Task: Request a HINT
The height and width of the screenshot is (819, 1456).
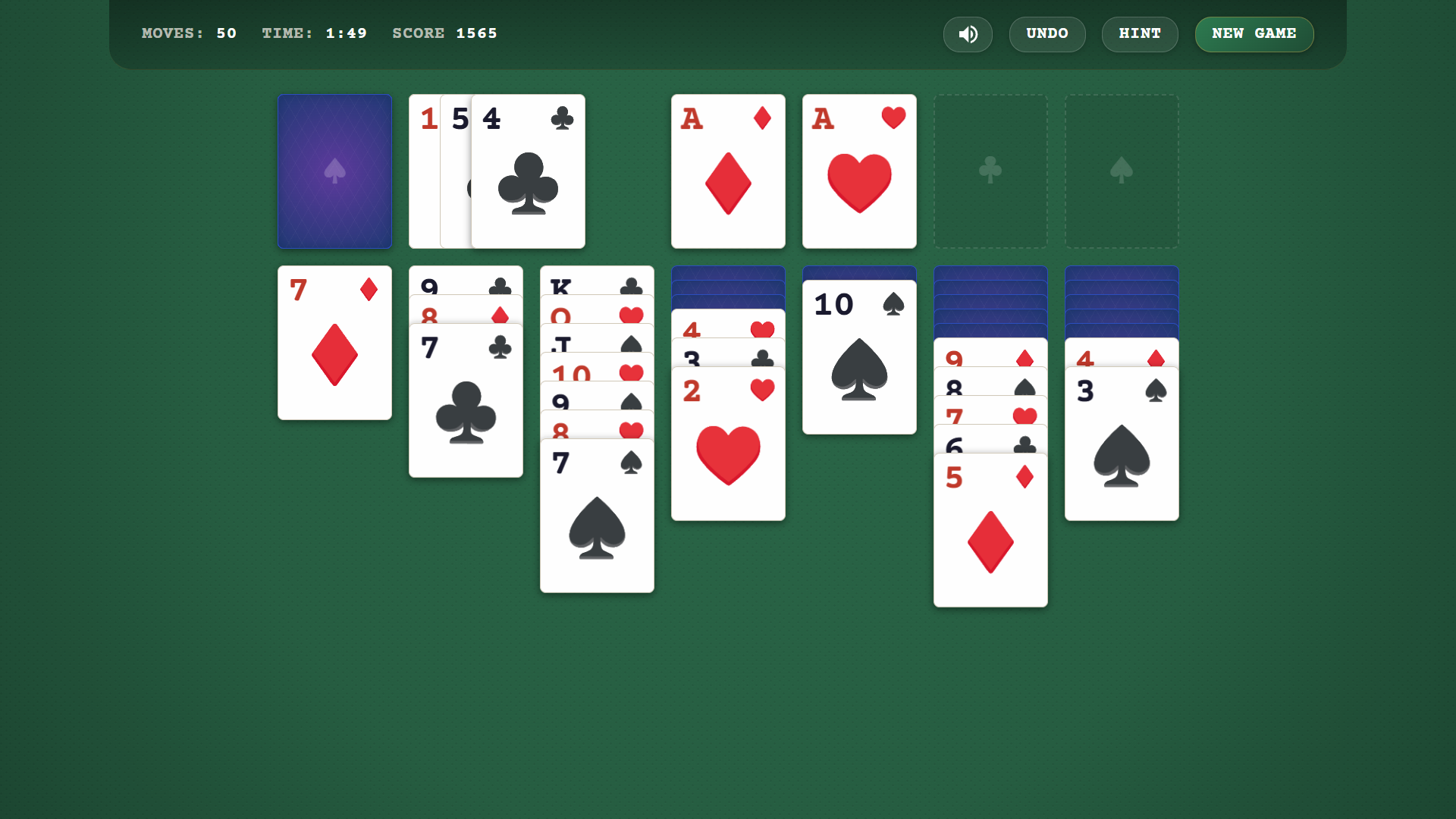Action: (x=1140, y=34)
